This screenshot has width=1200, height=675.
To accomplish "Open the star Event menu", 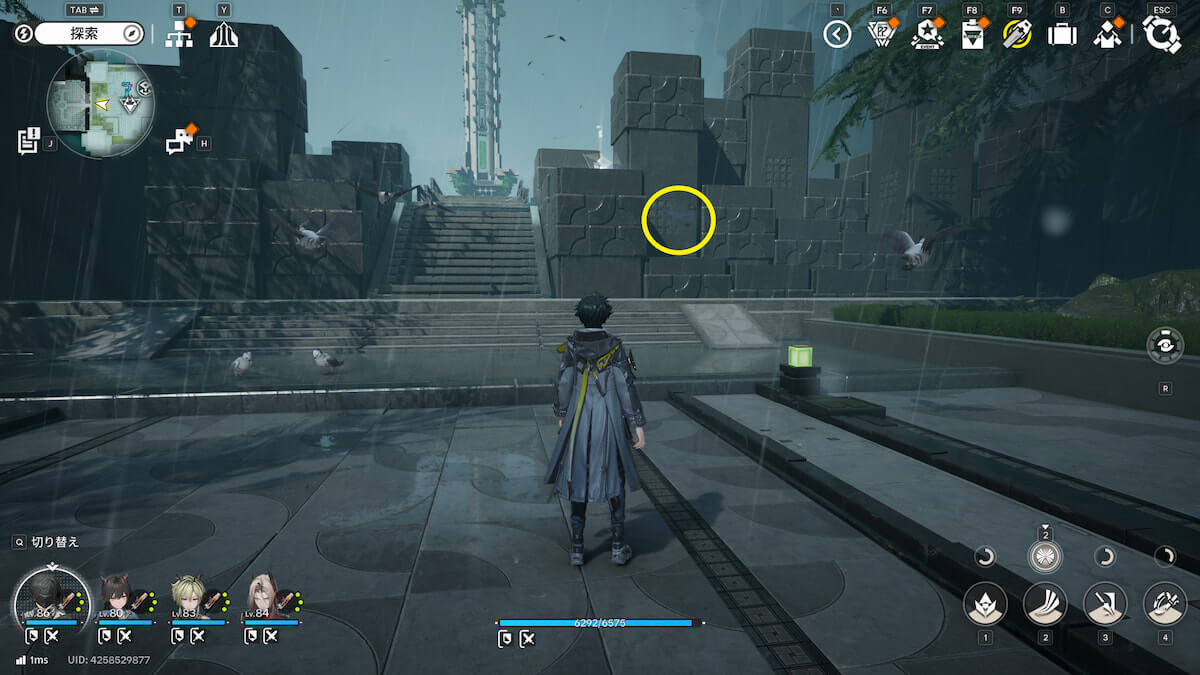I will [927, 34].
